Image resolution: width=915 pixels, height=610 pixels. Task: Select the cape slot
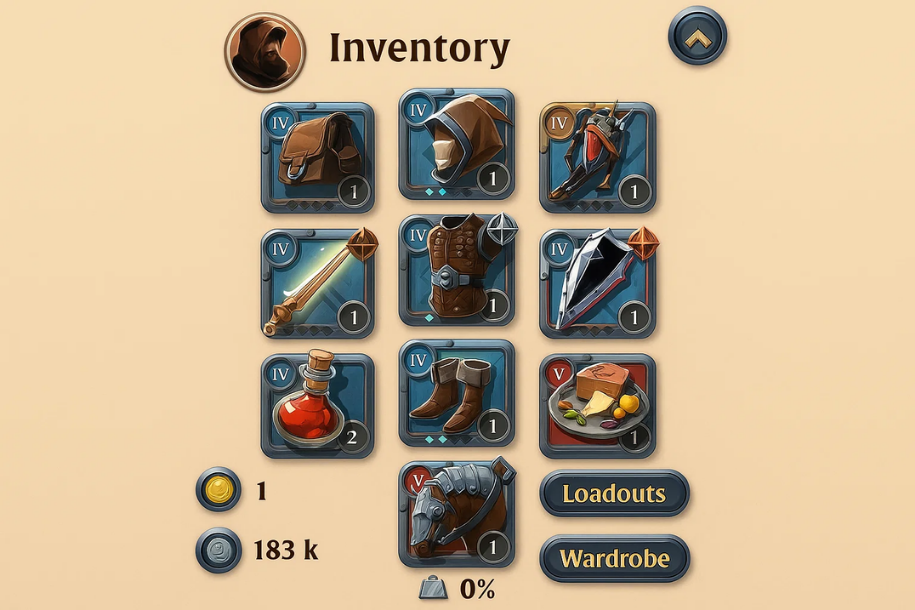598,157
